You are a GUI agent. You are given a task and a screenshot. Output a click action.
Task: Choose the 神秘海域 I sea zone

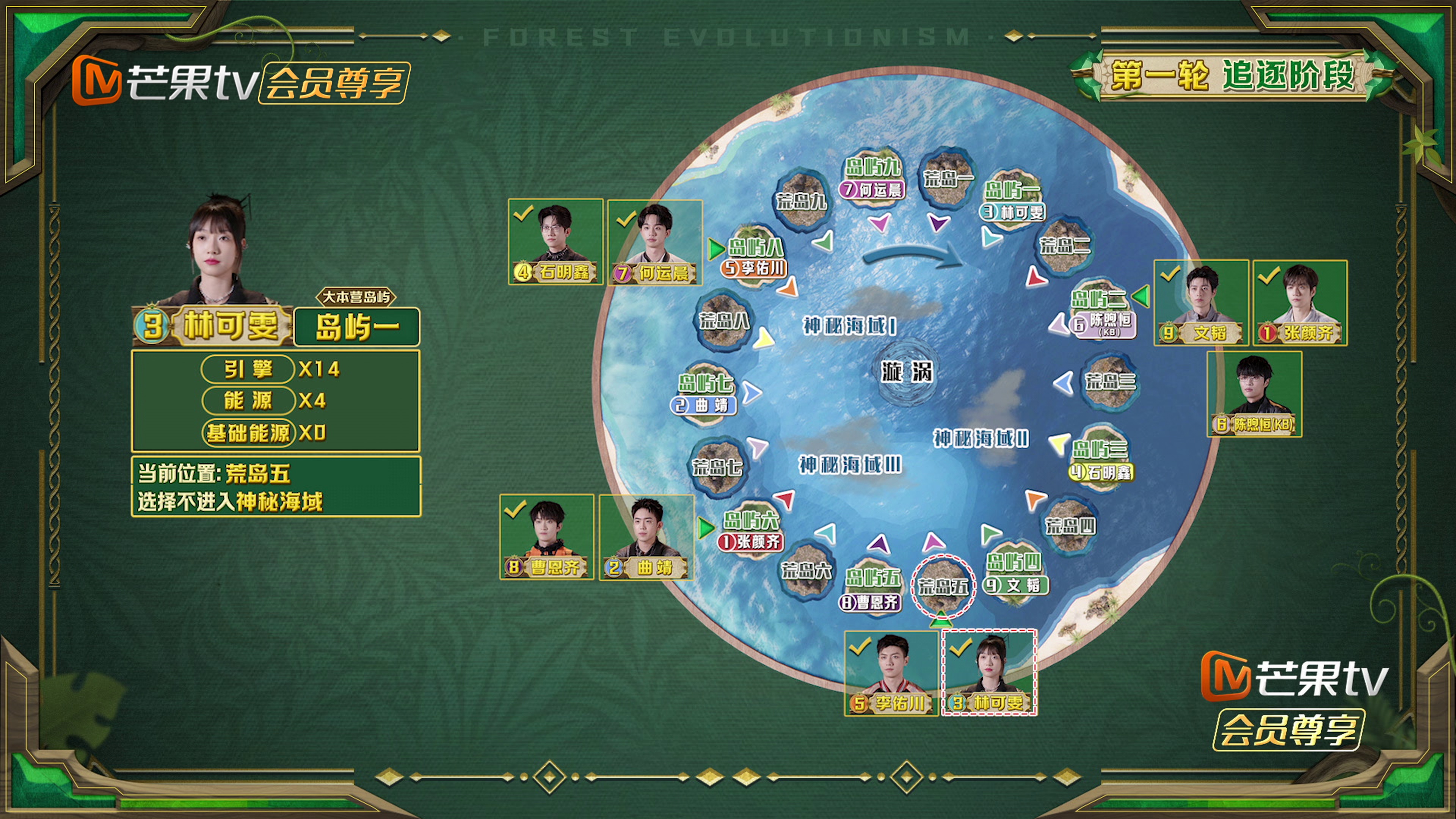849,326
